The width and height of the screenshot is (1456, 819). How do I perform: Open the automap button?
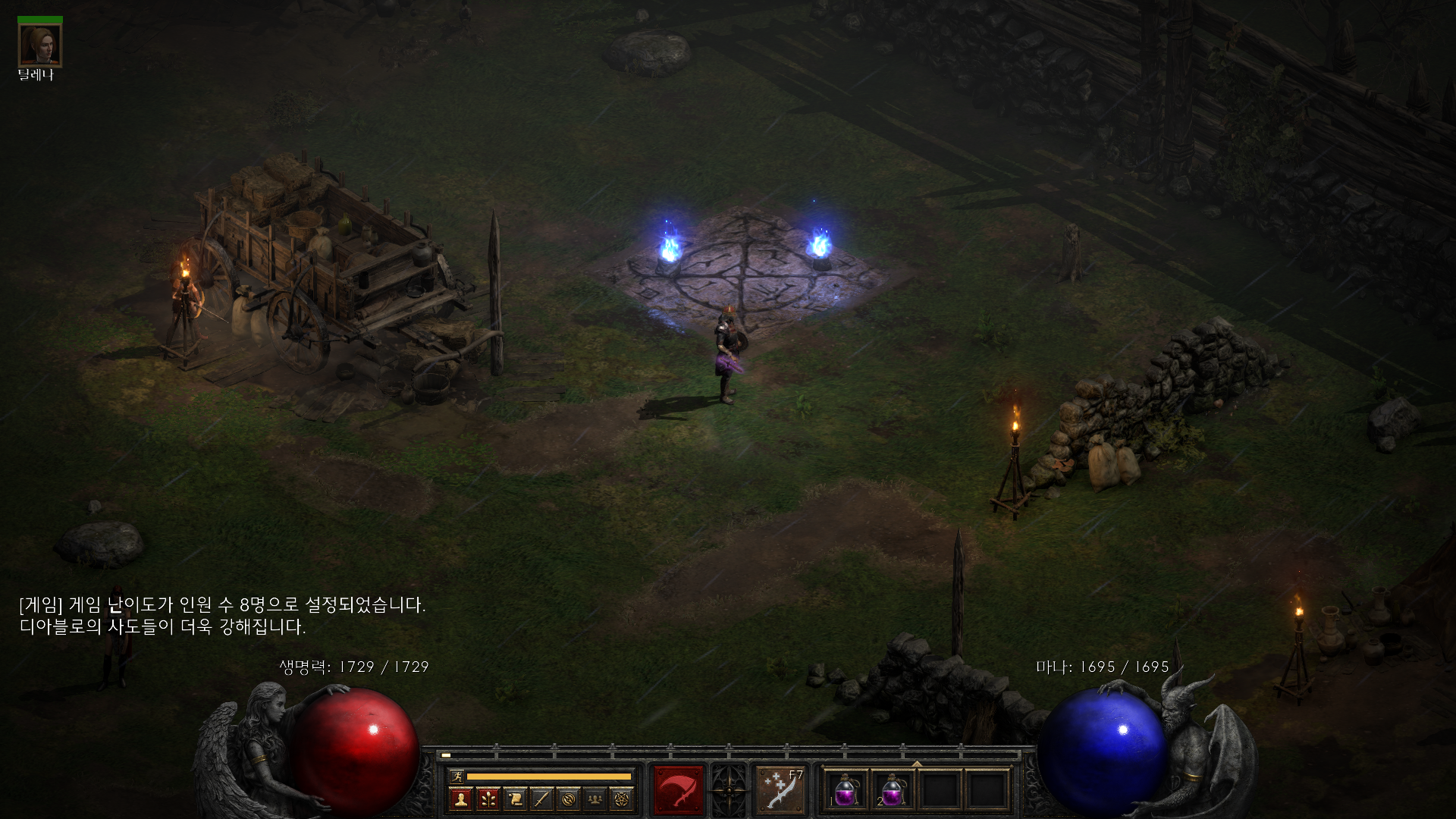coord(569,799)
